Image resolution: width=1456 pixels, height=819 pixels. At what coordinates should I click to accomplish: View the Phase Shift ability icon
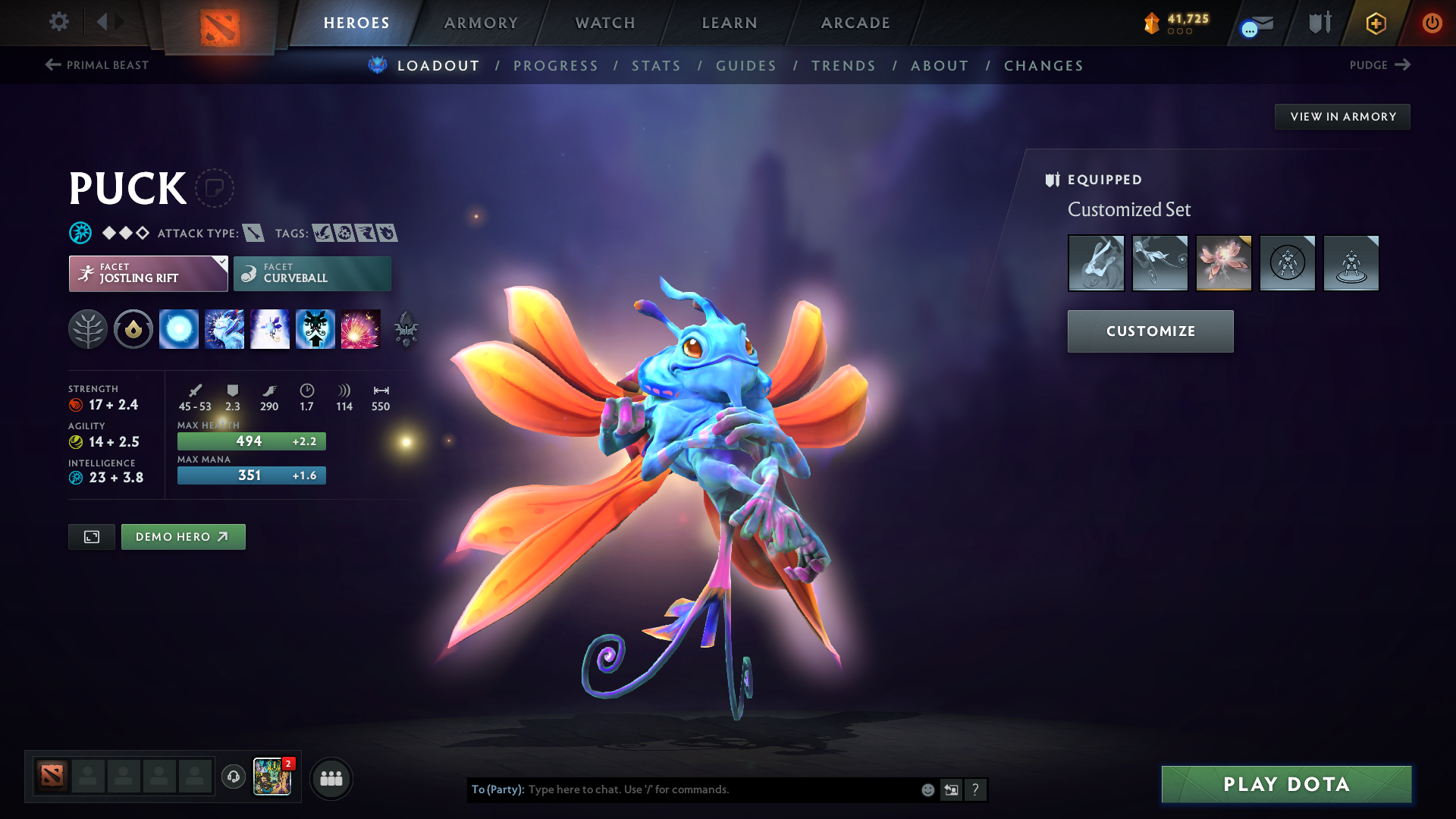pyautogui.click(x=270, y=328)
